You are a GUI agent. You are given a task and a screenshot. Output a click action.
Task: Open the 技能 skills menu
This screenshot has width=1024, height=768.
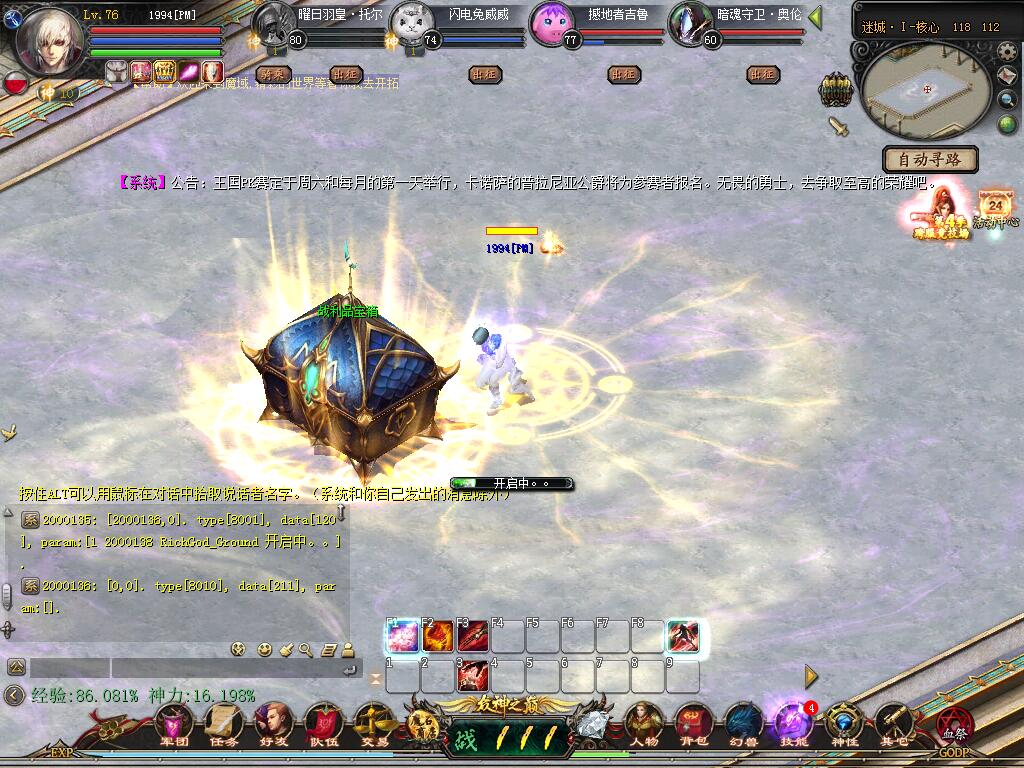pos(793,723)
